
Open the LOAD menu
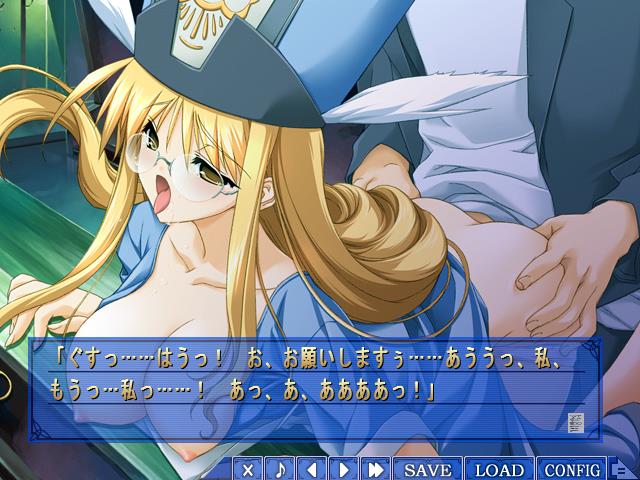pos(499,469)
